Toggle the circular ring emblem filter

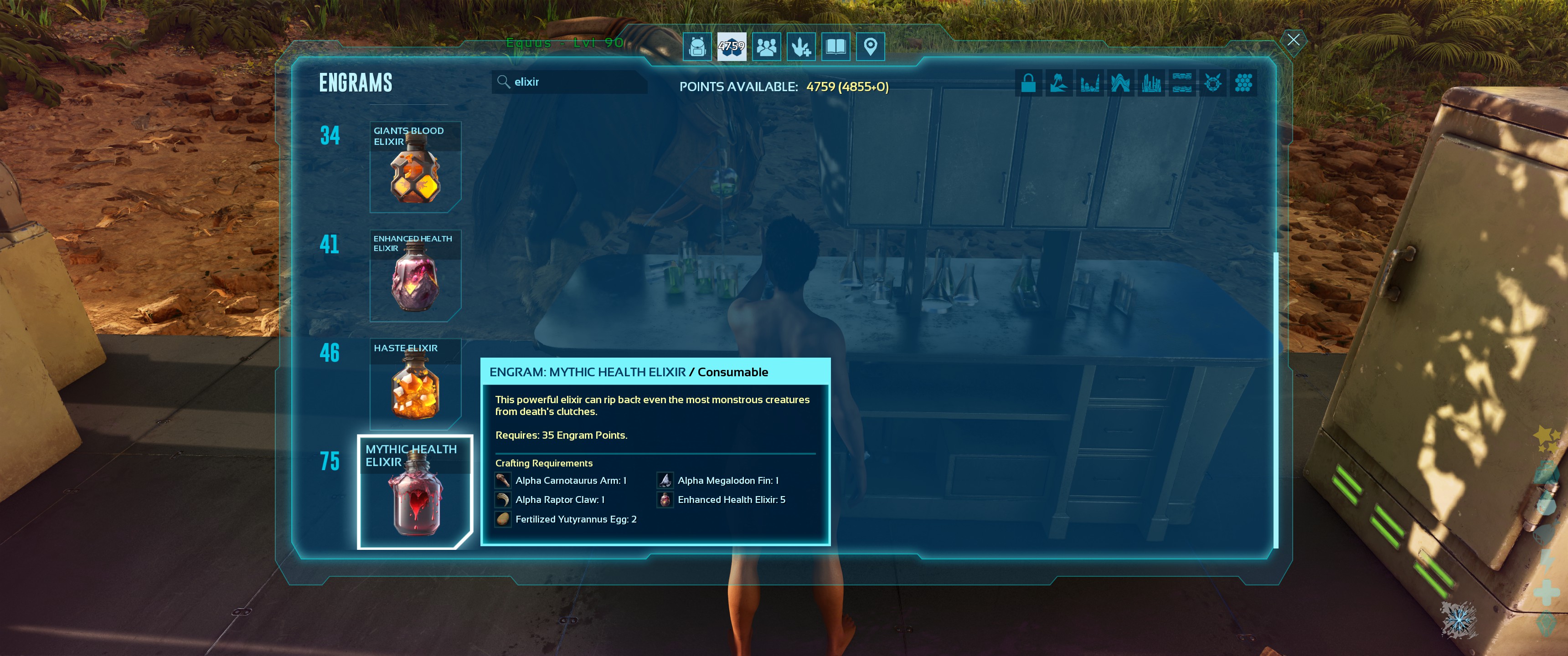(1212, 83)
